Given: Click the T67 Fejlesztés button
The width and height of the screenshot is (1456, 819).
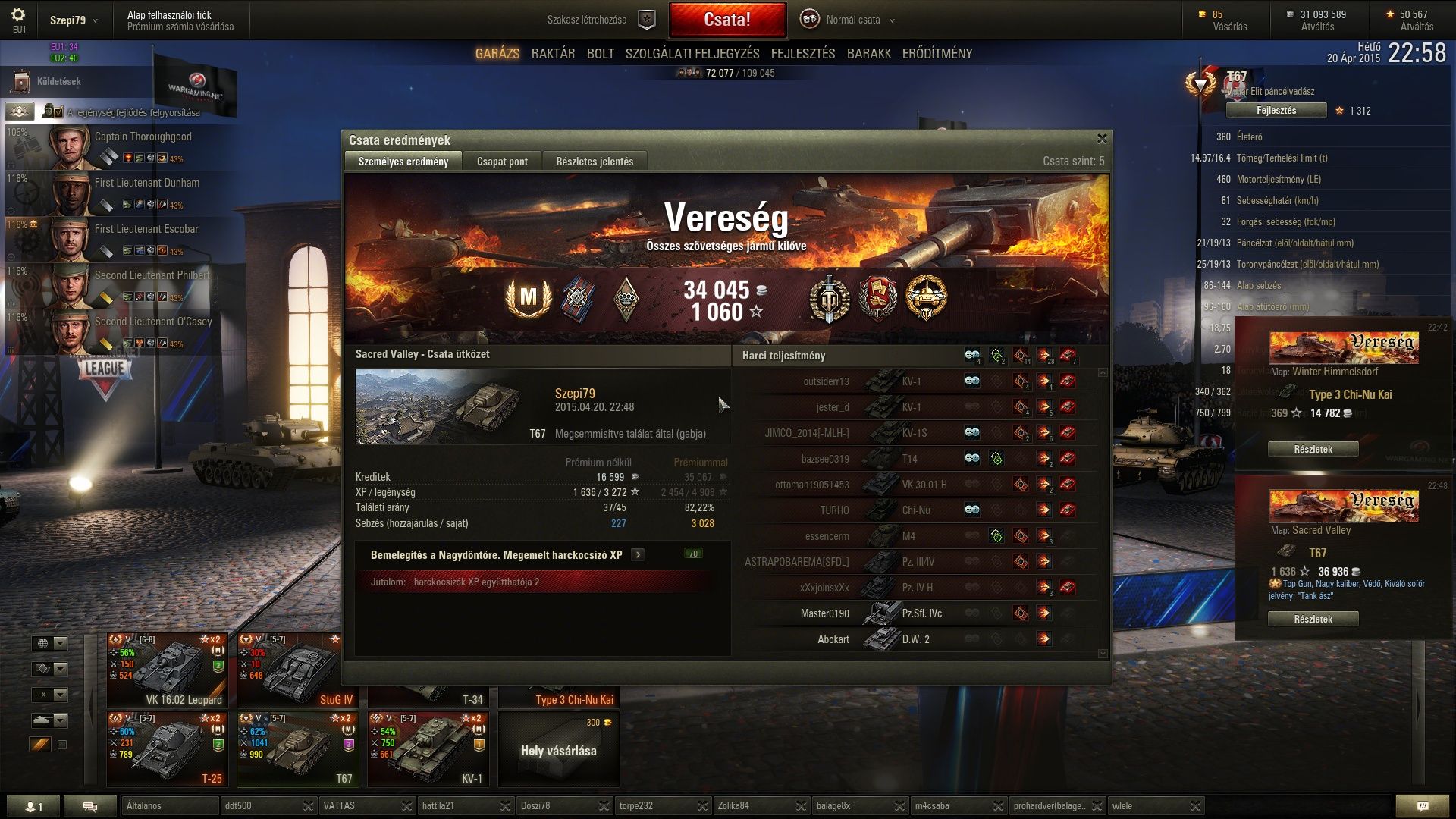Looking at the screenshot, I should point(1276,111).
